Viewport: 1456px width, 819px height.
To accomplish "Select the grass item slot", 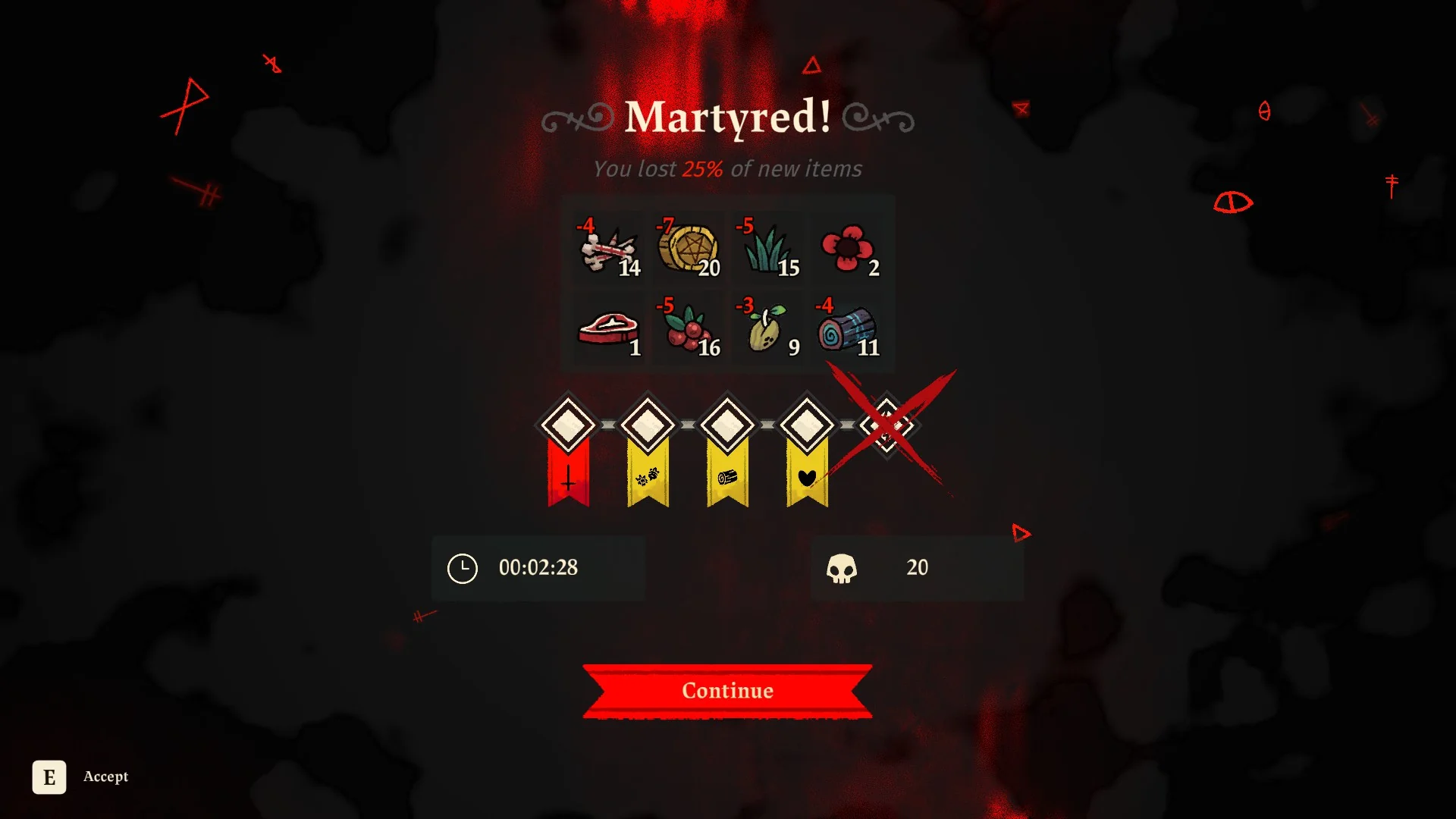I will click(x=768, y=249).
